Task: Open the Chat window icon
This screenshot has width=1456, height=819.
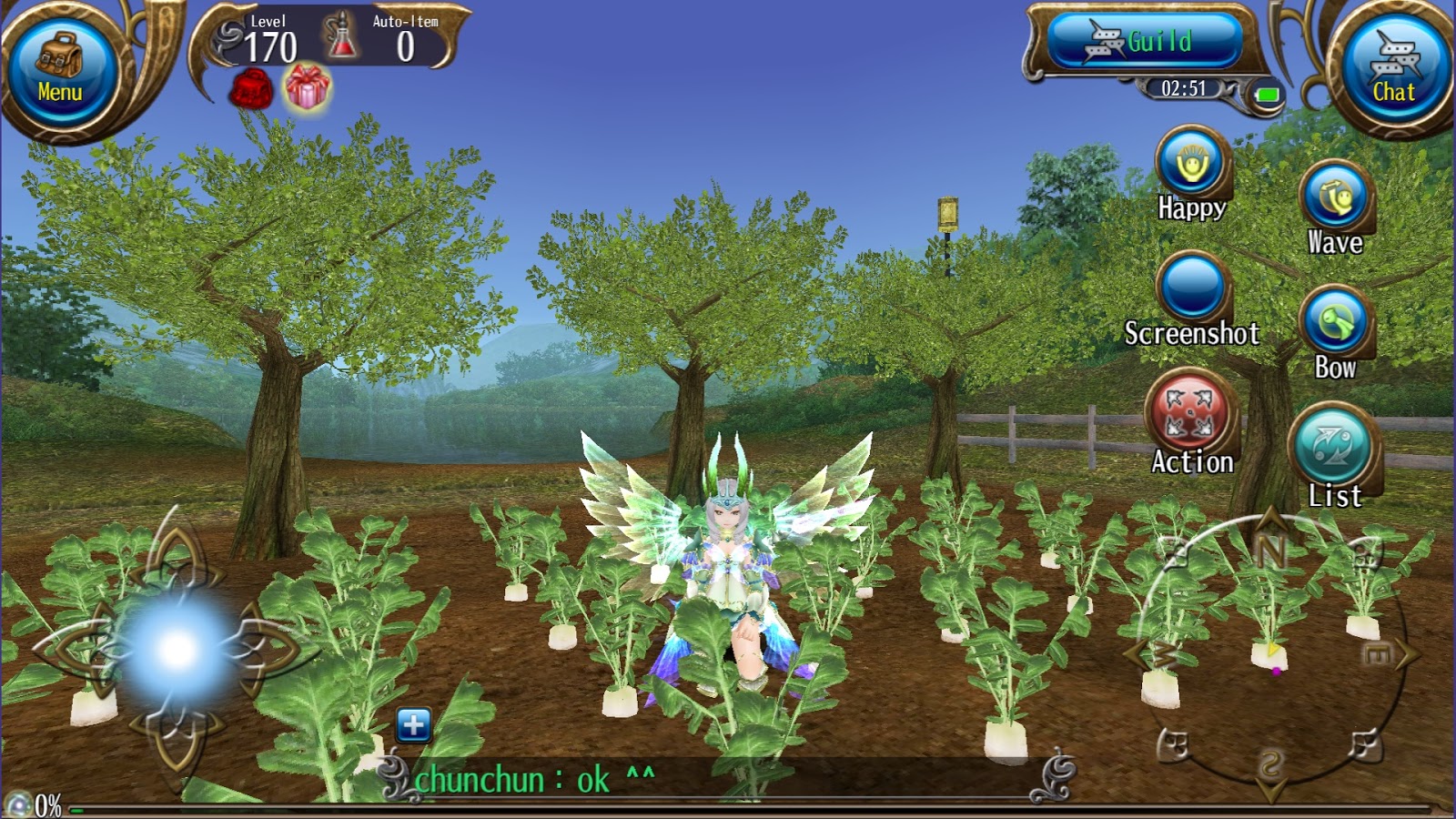Action: tap(1394, 64)
